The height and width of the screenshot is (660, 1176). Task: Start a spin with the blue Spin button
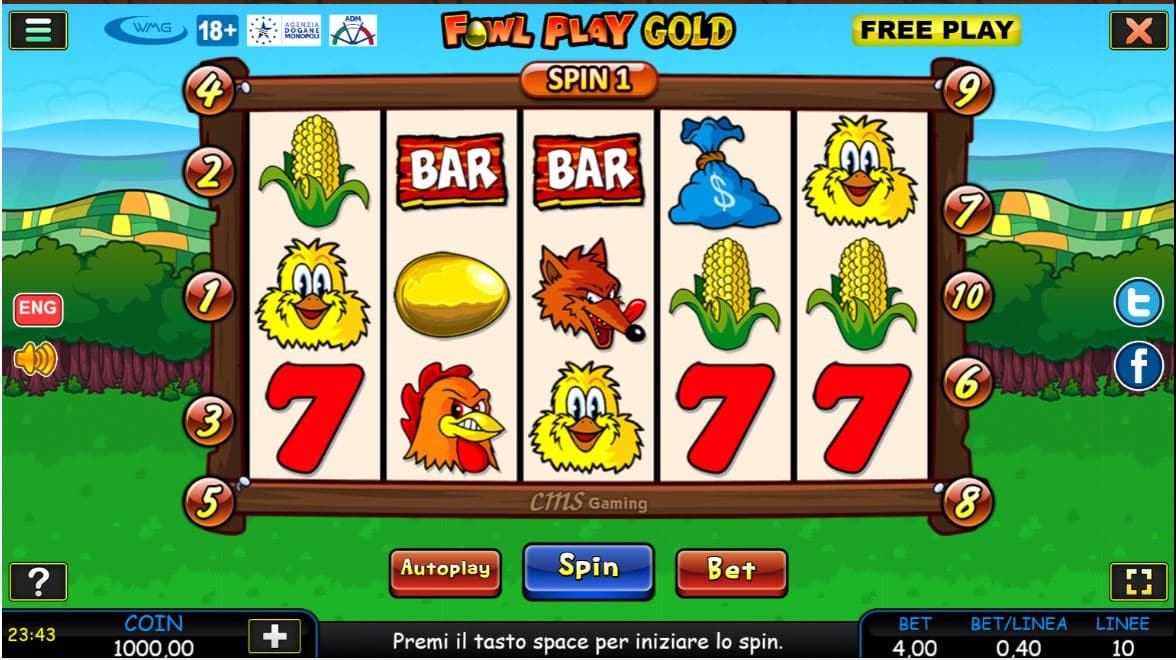[588, 570]
